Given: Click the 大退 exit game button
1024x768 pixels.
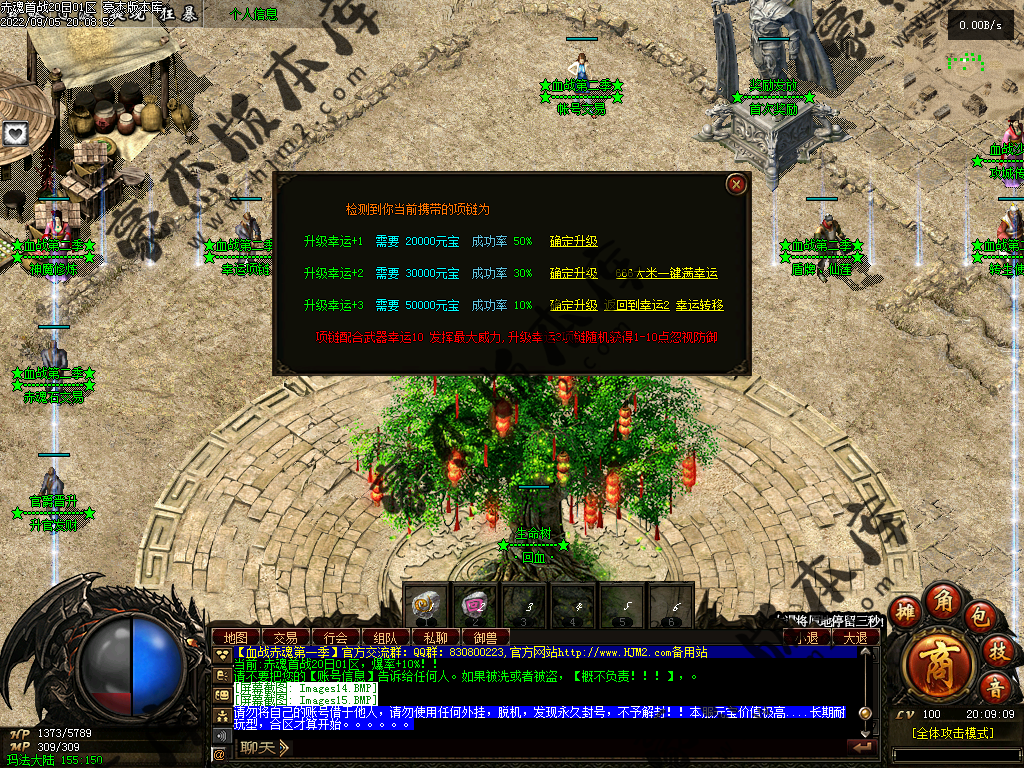Looking at the screenshot, I should pos(855,637).
